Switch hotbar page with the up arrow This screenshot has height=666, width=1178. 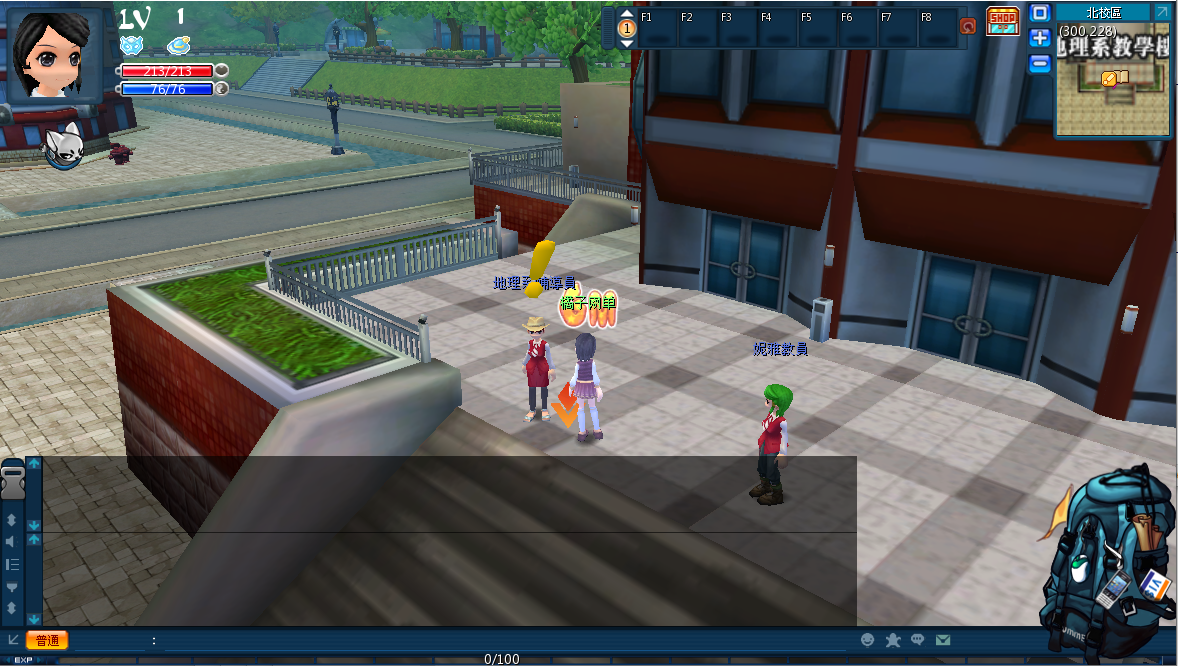[627, 14]
